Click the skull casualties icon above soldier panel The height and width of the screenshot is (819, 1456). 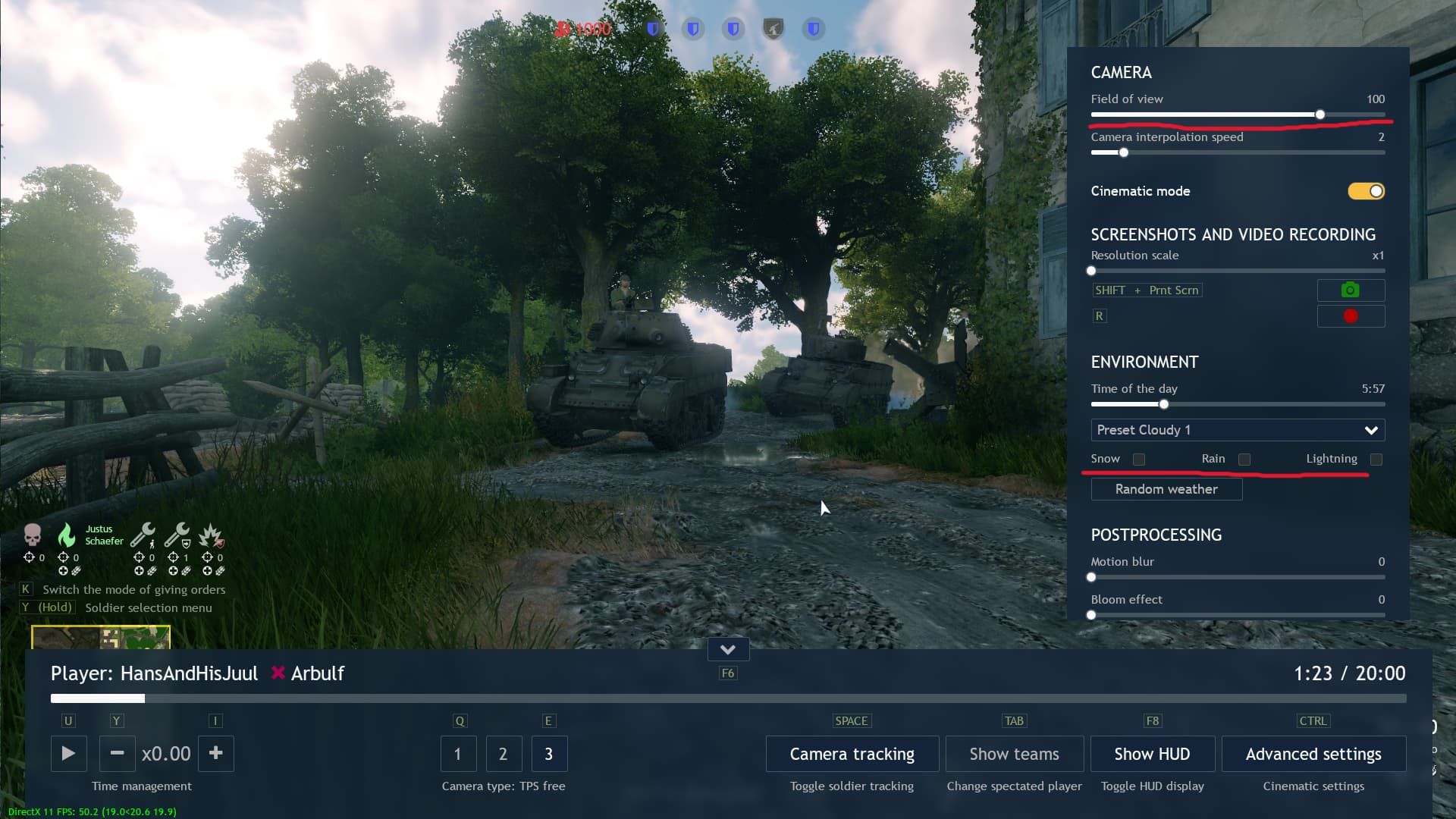tap(32, 535)
